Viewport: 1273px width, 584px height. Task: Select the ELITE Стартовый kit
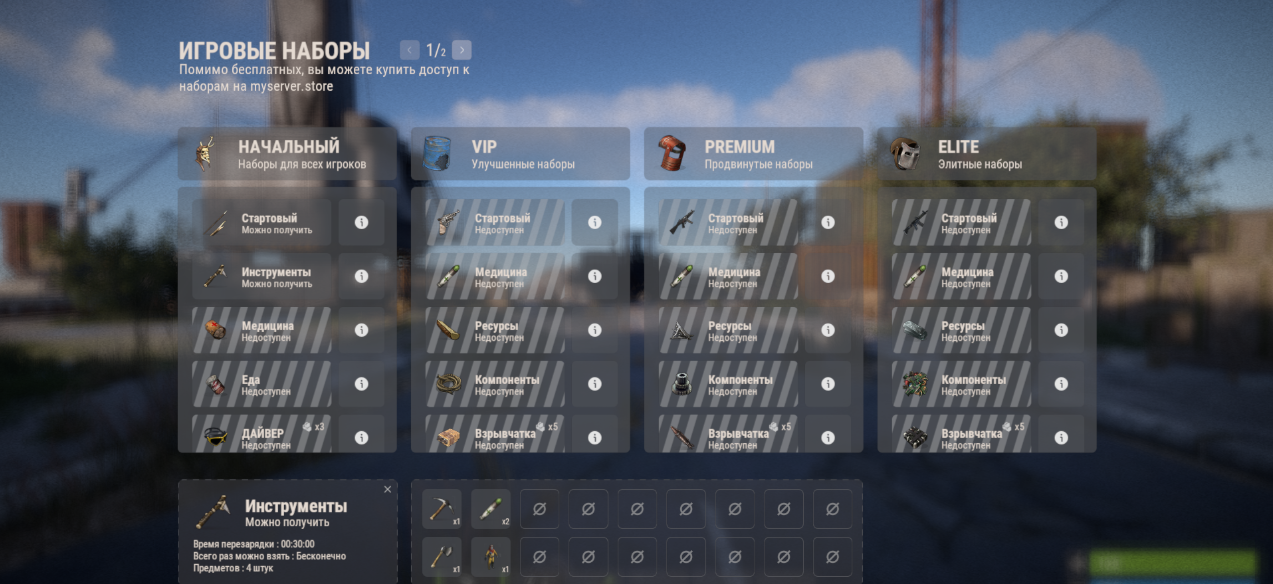(962, 223)
